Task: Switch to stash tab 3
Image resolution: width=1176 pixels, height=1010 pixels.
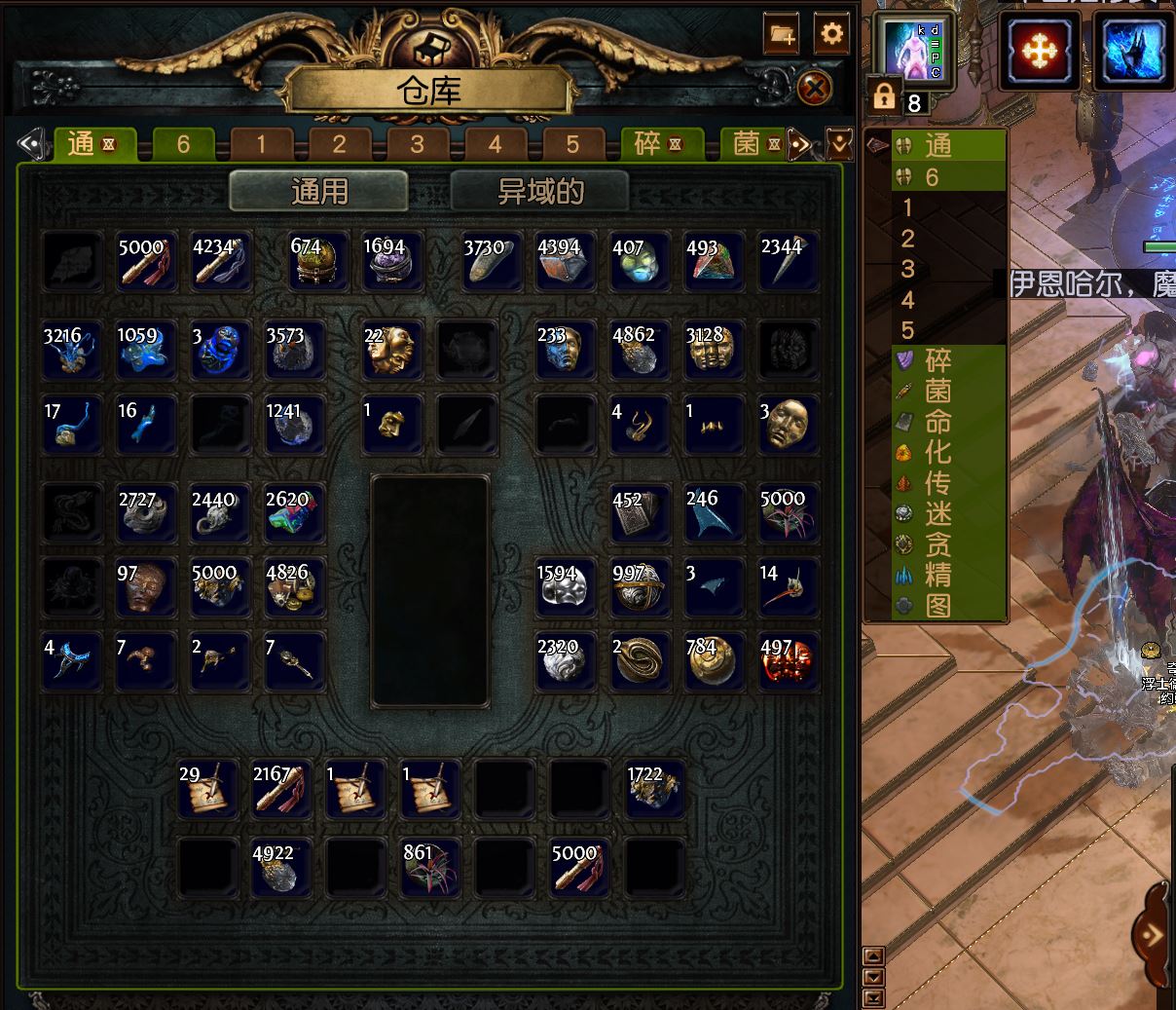Action: click(x=417, y=145)
